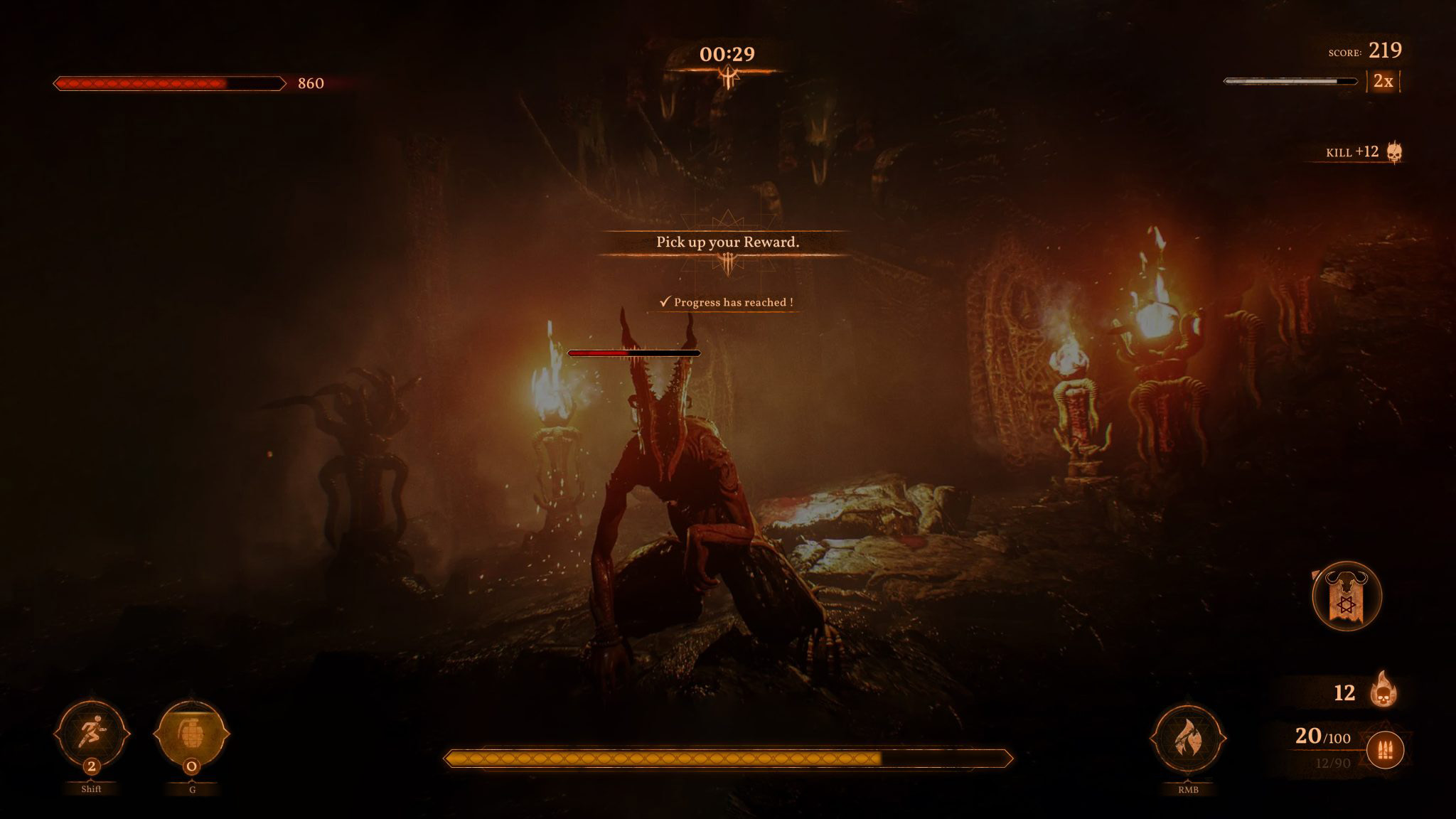The width and height of the screenshot is (1456, 819).
Task: Click the Pick up your Reward objective
Action: (727, 242)
